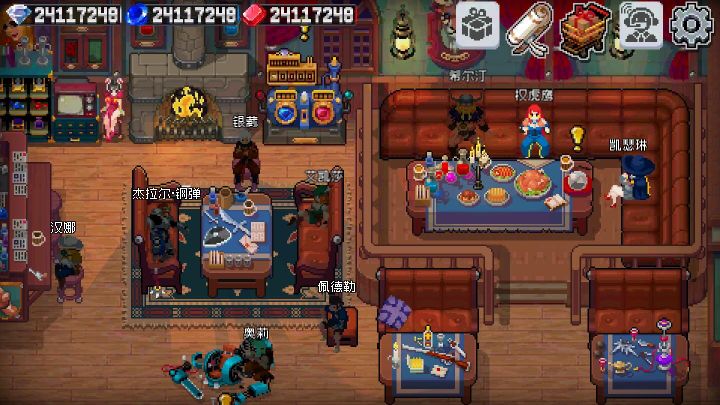The height and width of the screenshot is (405, 720).
Task: Open the gift box rewards menu
Action: click(x=478, y=24)
